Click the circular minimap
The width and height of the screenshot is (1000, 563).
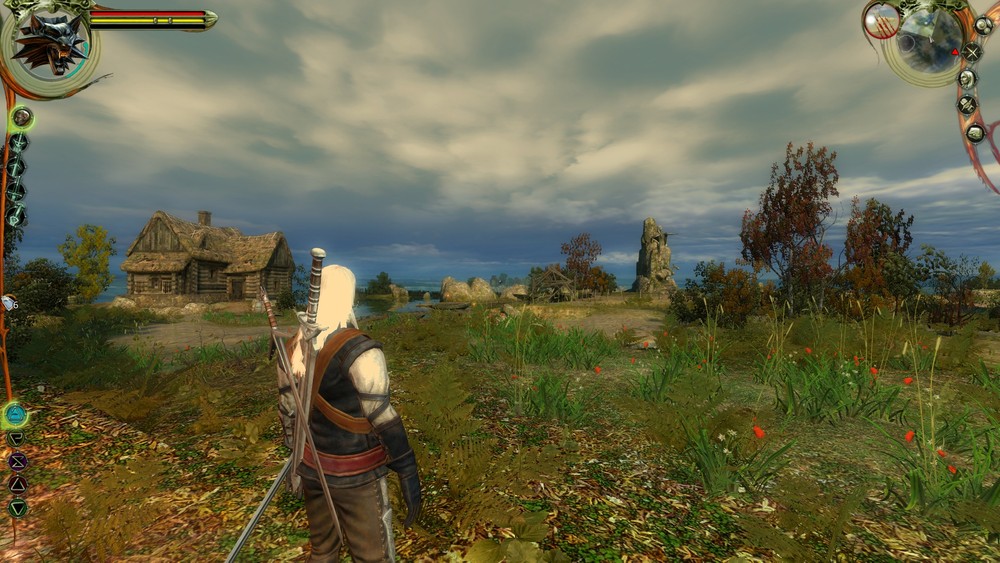pyautogui.click(x=929, y=40)
